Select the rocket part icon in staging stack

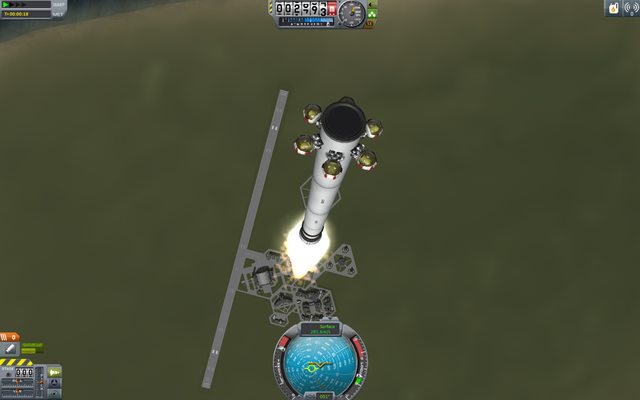[10, 348]
